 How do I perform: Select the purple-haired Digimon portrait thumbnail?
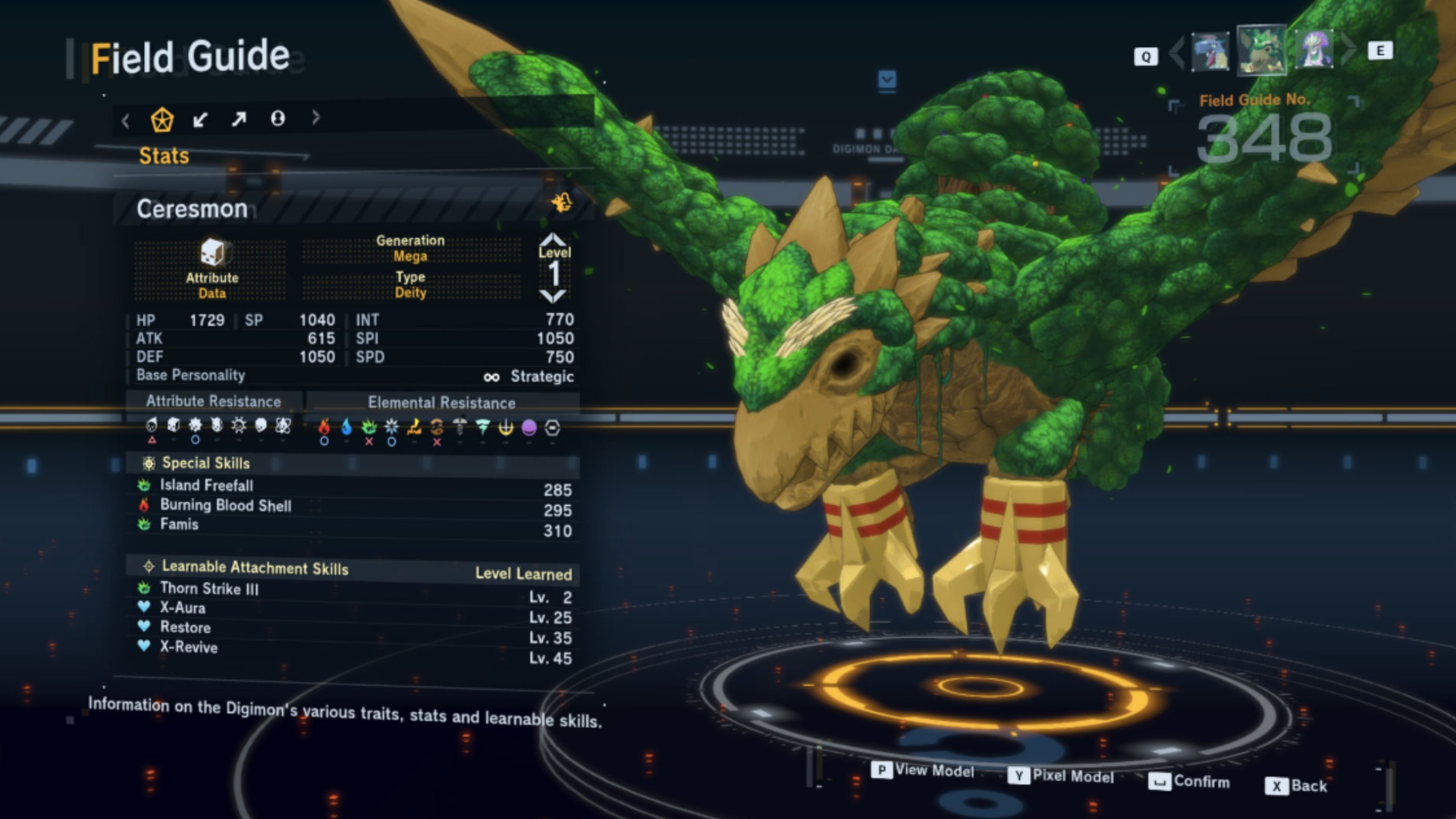pyautogui.click(x=1314, y=51)
